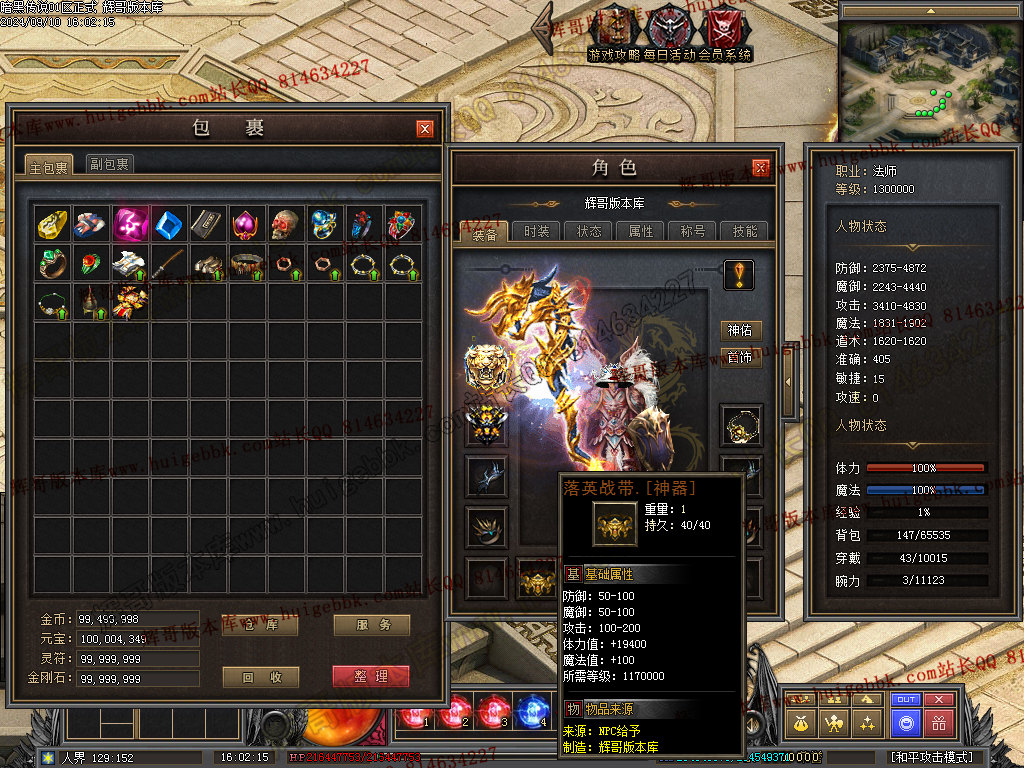Open the 回收 recycle function
Image resolution: width=1024 pixels, height=768 pixels.
260,677
